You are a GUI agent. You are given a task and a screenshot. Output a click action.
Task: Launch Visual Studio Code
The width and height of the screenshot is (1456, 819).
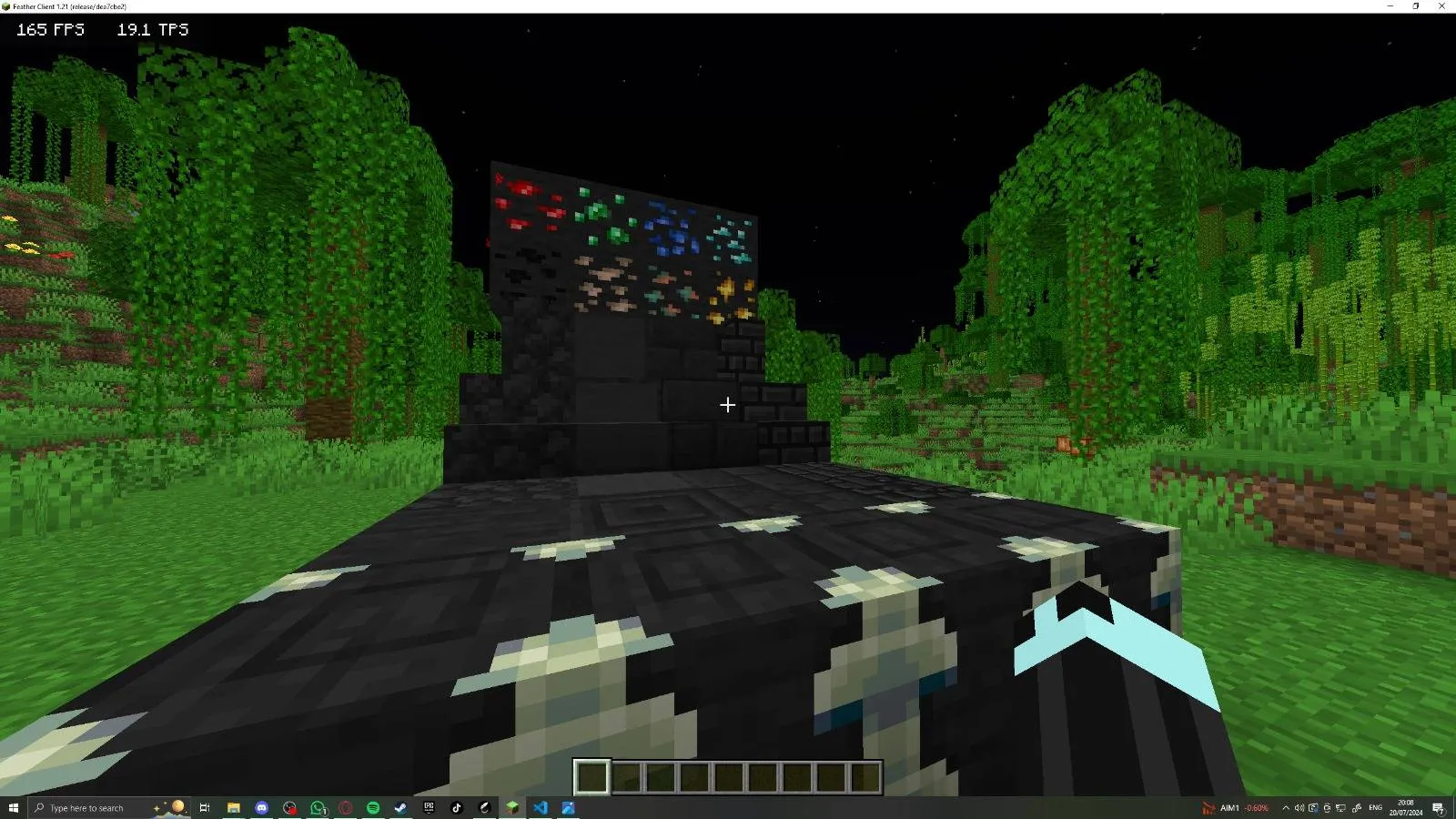[x=541, y=807]
